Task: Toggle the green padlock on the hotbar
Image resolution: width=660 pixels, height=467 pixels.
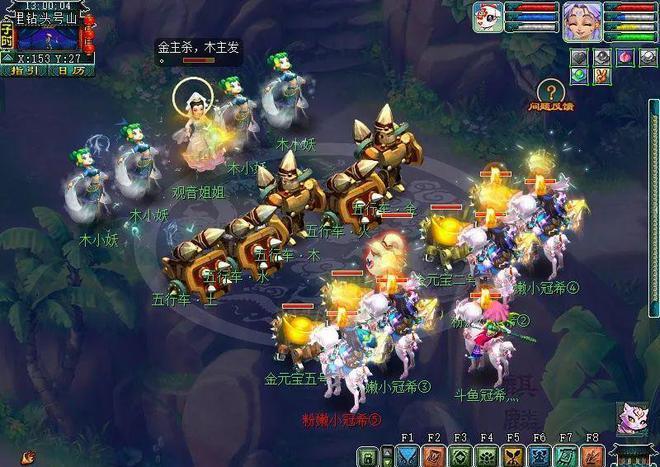Action: pyautogui.click(x=366, y=457)
